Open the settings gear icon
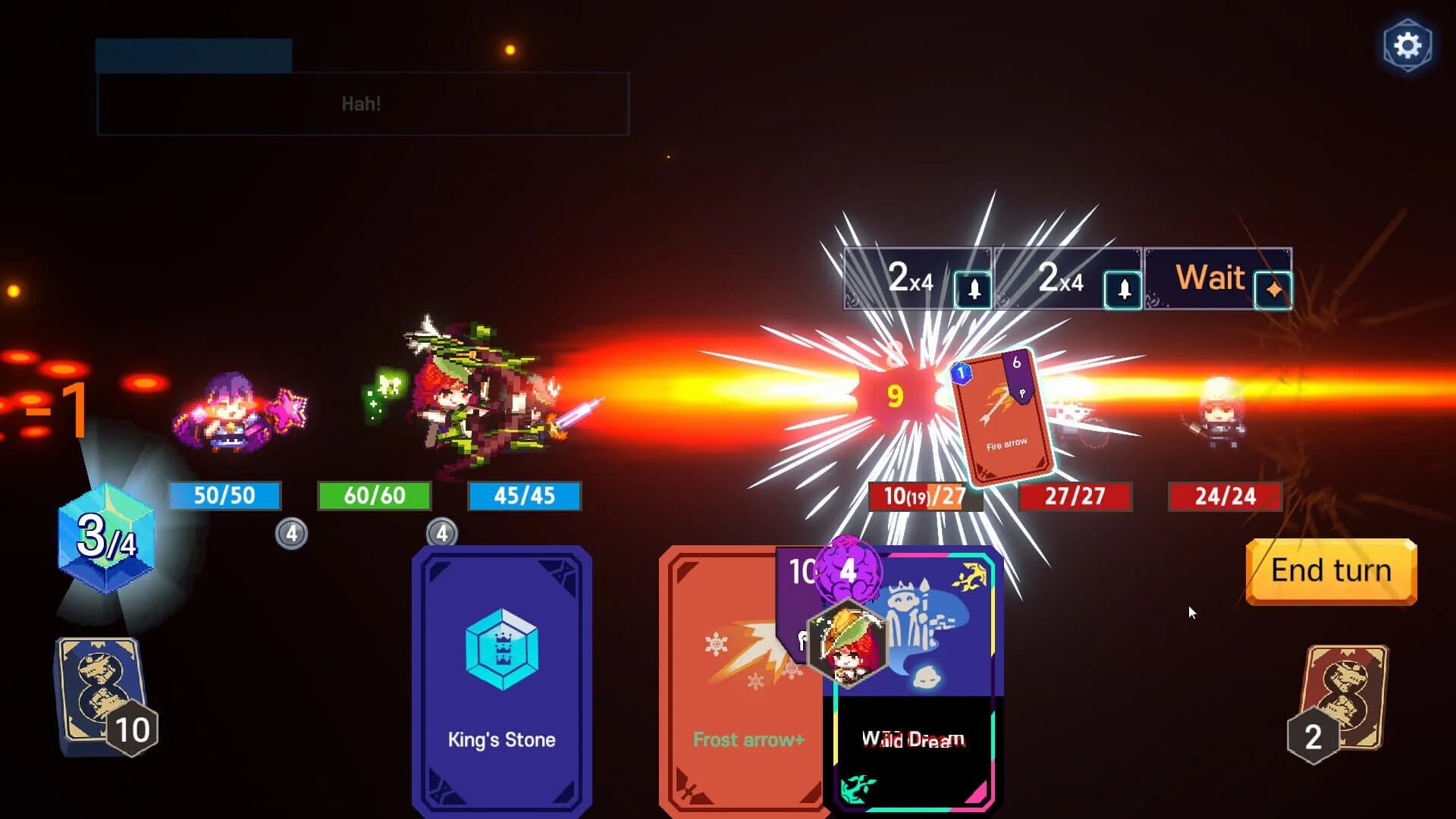Screen dimensions: 1456x819 coord(1408,45)
